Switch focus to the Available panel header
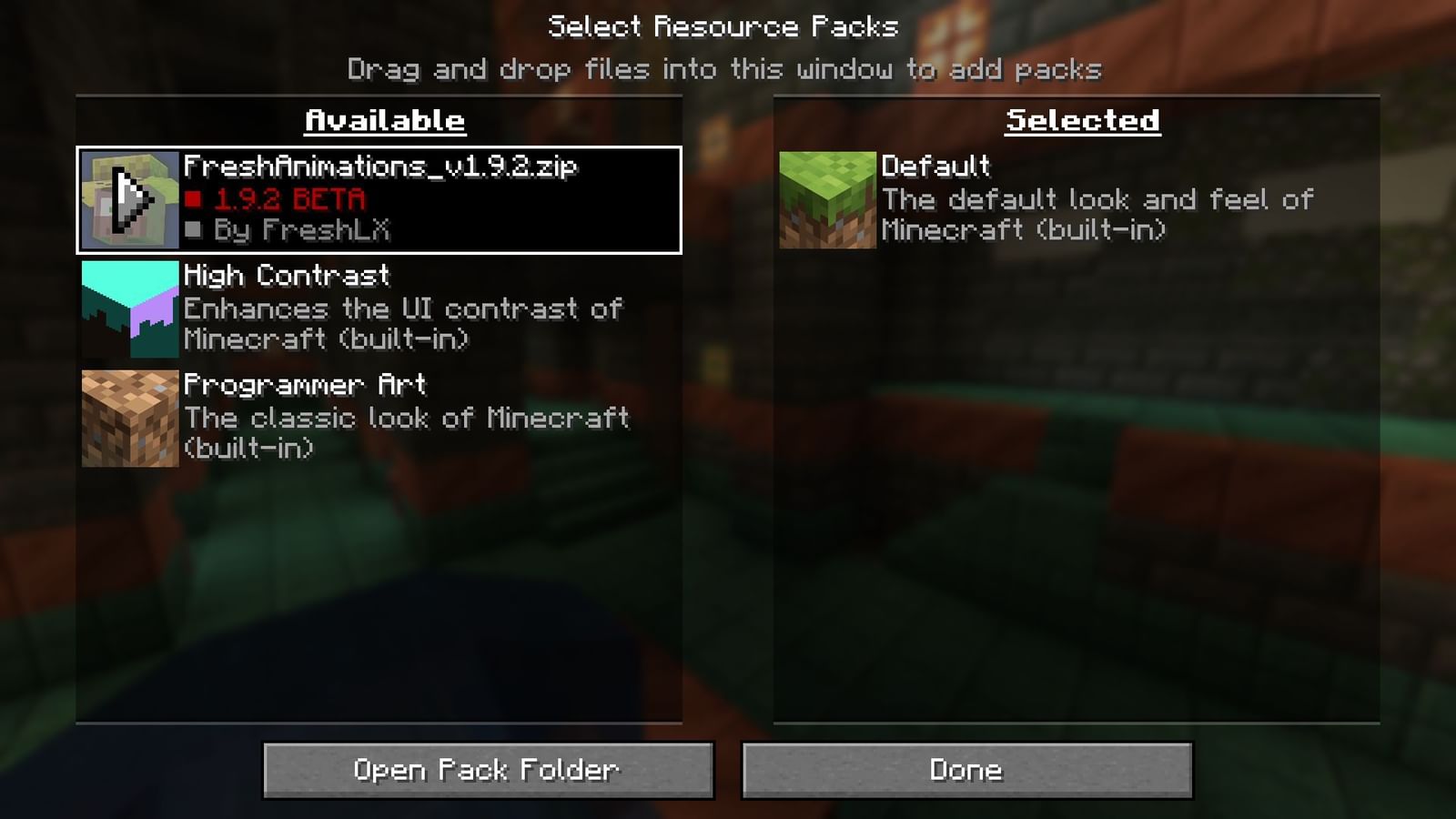This screenshot has height=819, width=1456. click(x=383, y=119)
